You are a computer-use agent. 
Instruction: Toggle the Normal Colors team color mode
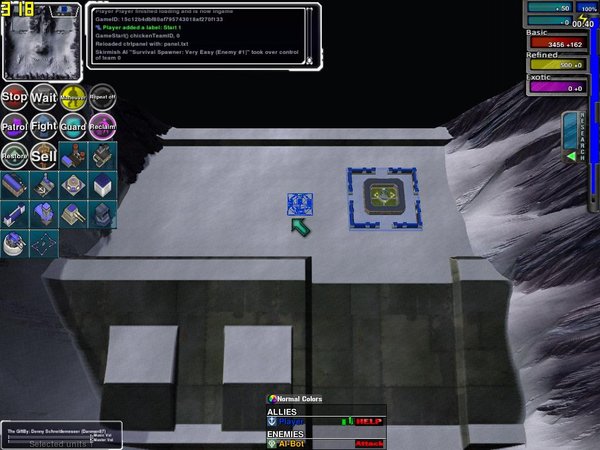pos(299,399)
